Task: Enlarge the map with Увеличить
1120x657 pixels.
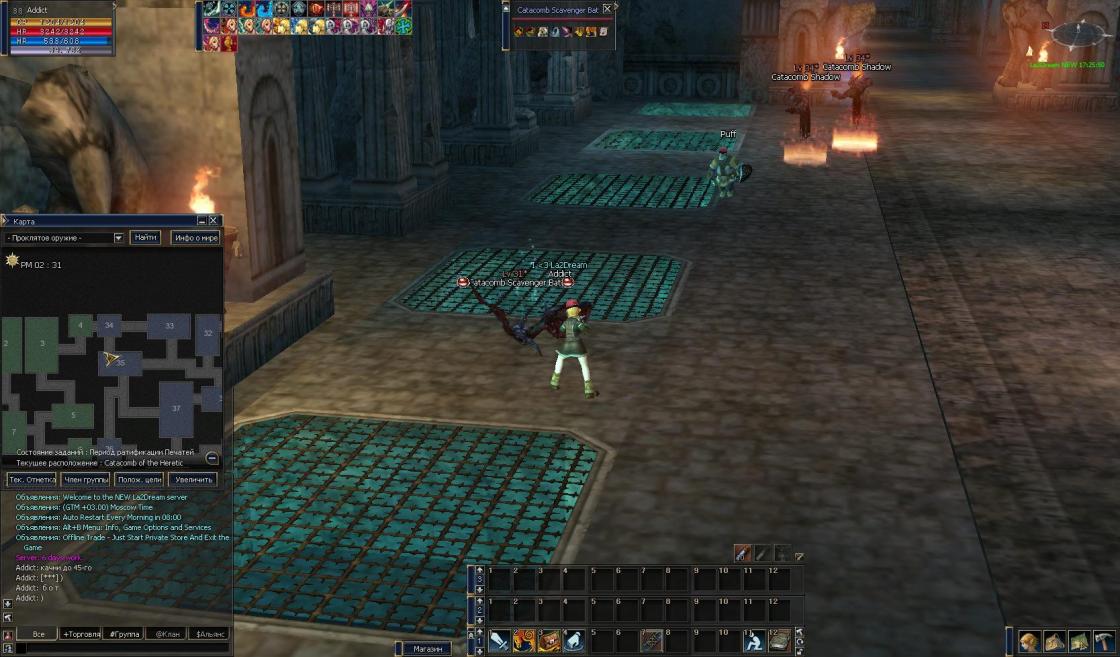Action: [x=193, y=480]
